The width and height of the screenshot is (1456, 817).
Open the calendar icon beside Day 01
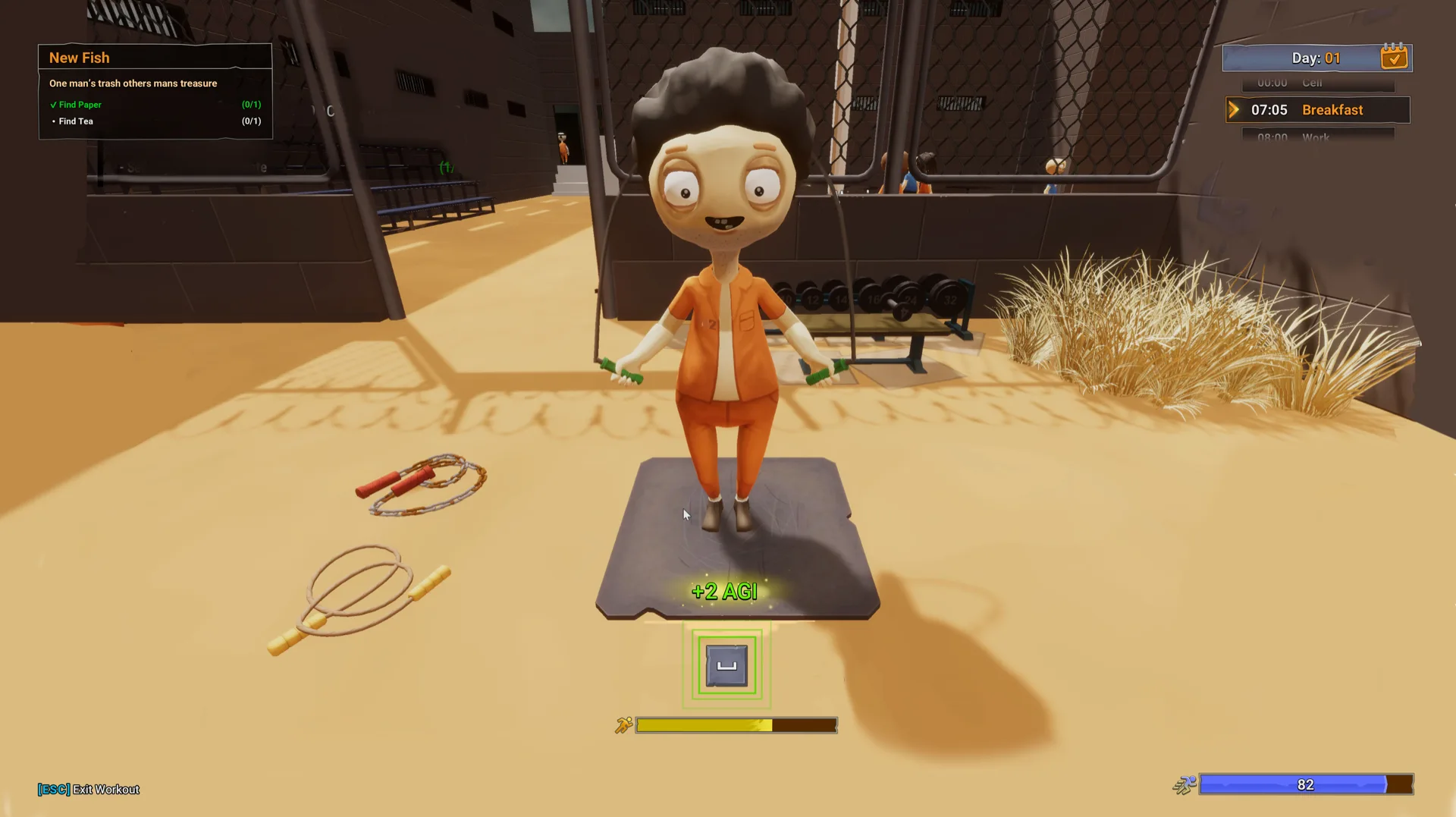pyautogui.click(x=1394, y=58)
